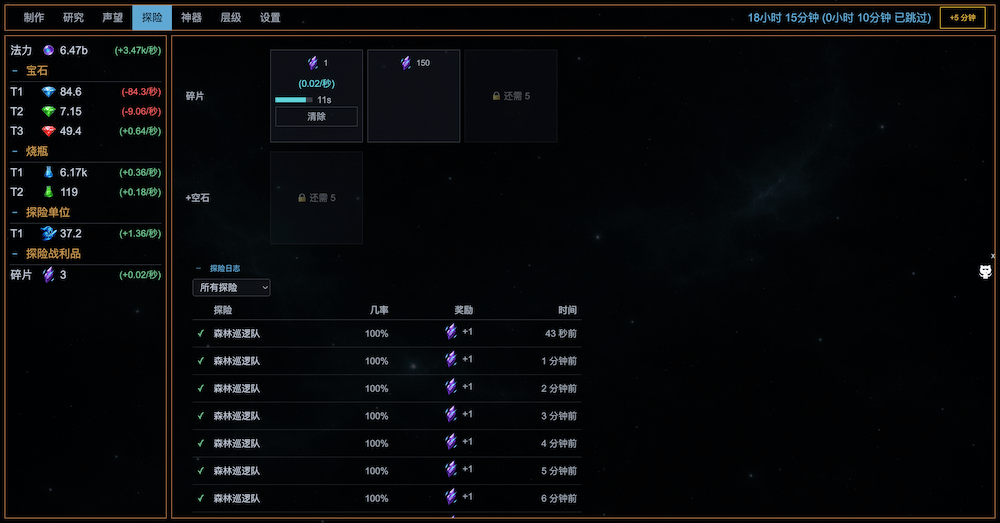Click the +5 分钟 skip button
Image resolution: width=1000 pixels, height=523 pixels.
(962, 18)
